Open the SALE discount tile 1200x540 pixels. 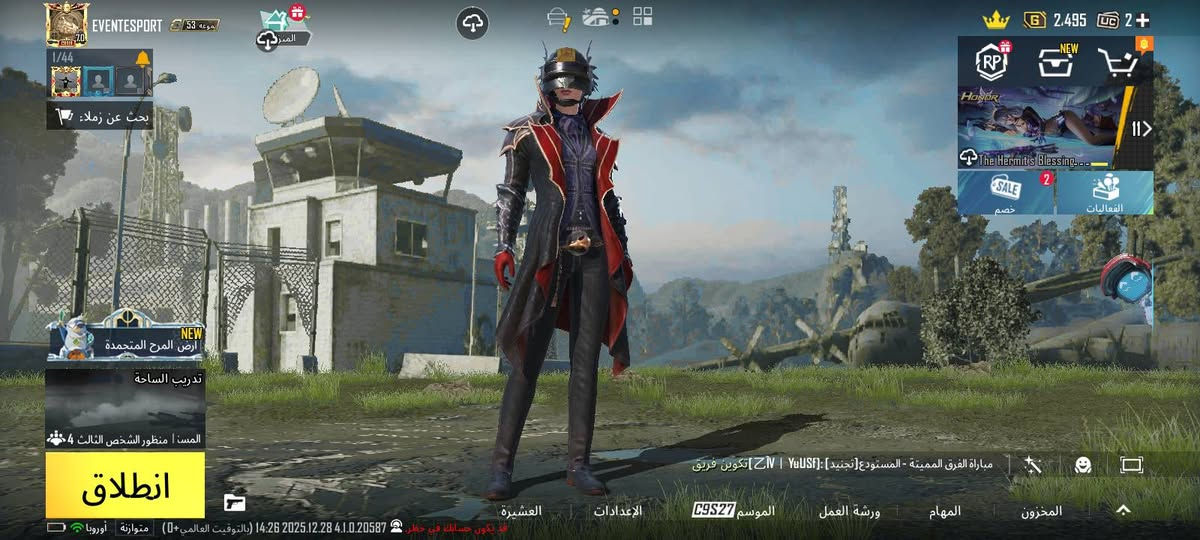coord(1006,192)
